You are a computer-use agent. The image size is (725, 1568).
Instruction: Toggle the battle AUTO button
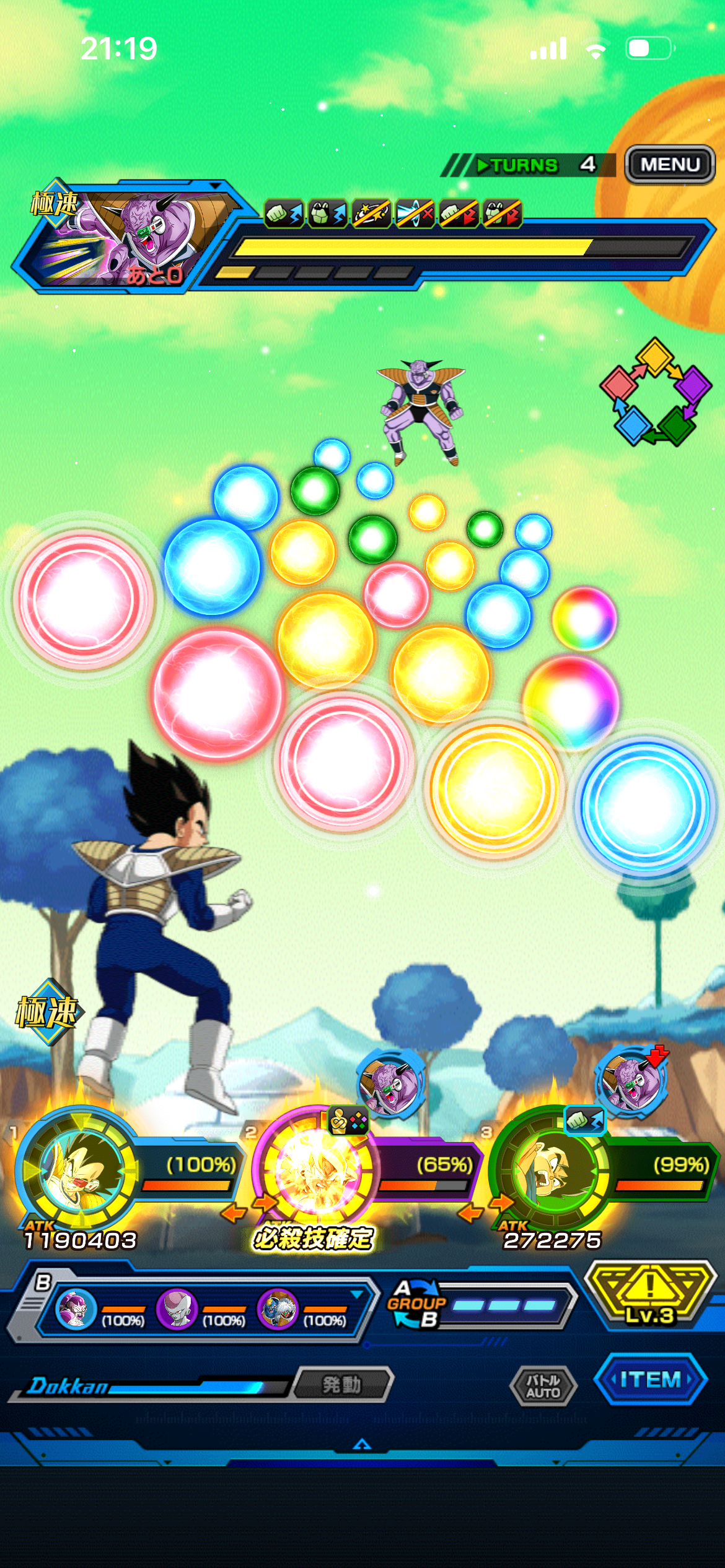(543, 1386)
